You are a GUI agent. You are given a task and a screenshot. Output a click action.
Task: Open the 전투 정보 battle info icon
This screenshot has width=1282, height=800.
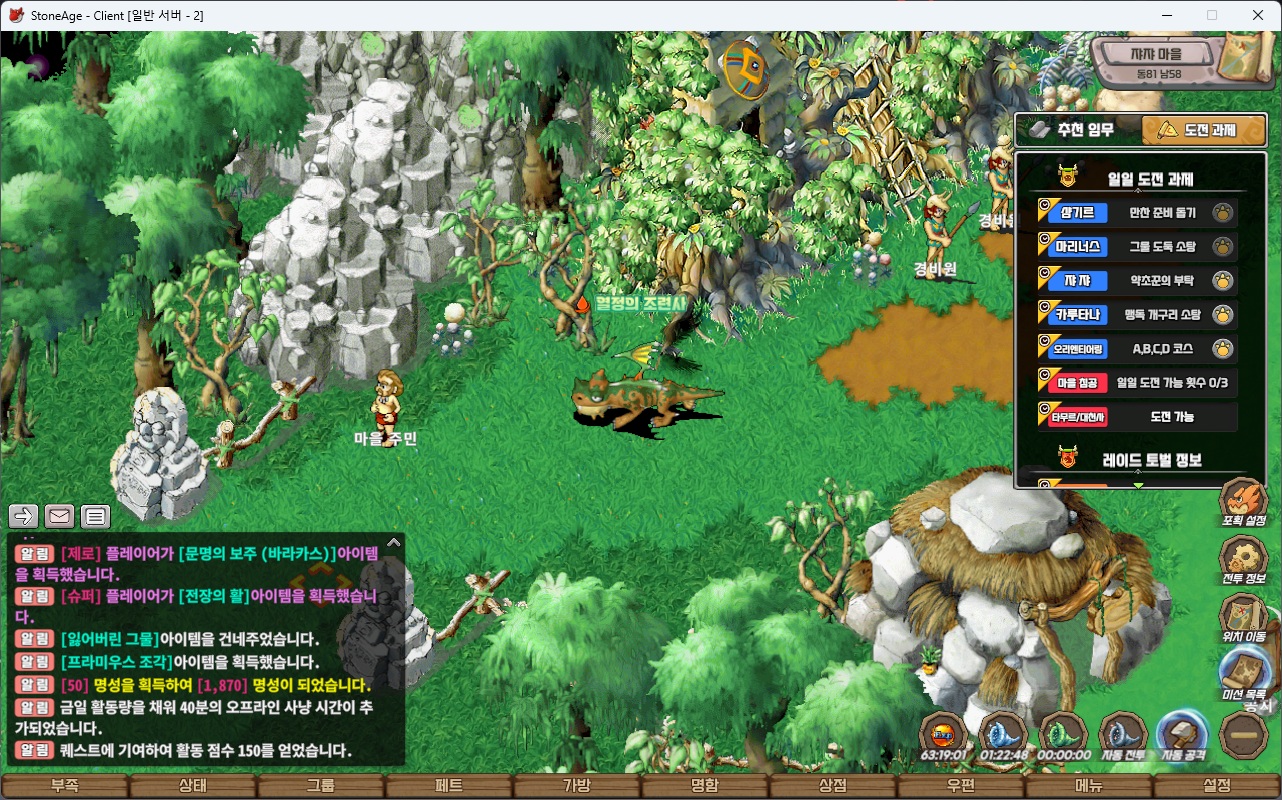pos(1244,561)
